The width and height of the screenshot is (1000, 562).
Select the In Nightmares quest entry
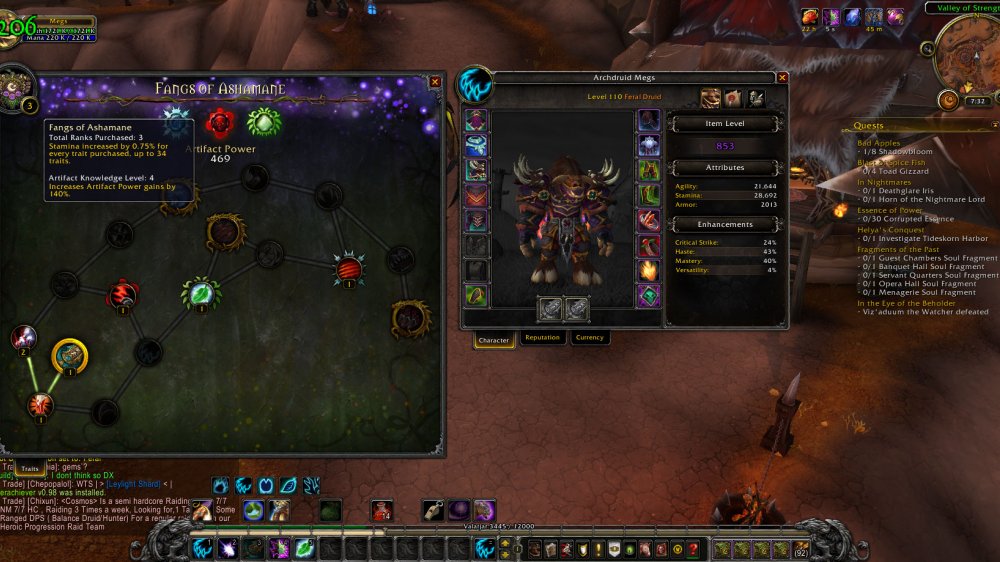(x=882, y=182)
